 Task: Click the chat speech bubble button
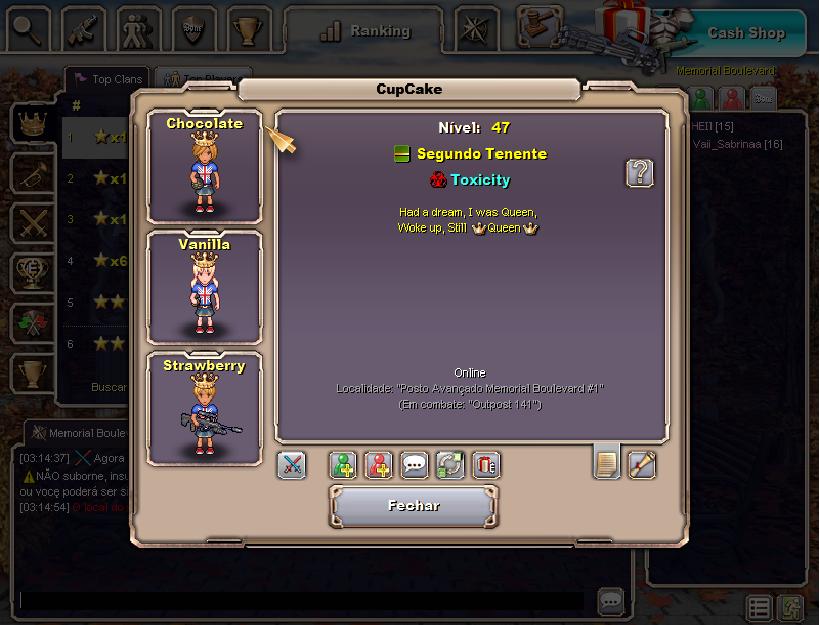611,601
